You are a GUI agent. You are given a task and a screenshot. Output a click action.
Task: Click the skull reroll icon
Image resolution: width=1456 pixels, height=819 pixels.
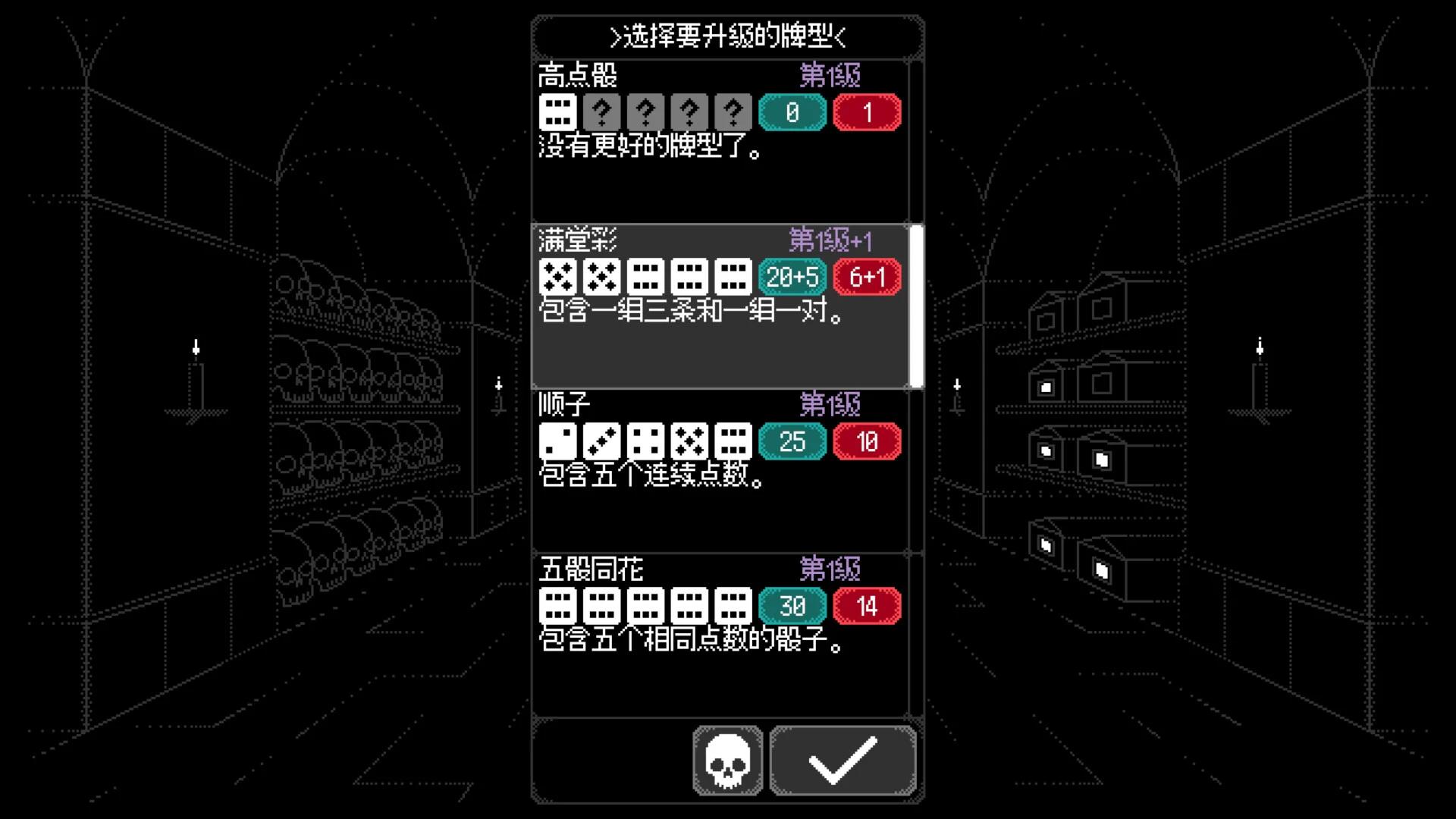[726, 761]
